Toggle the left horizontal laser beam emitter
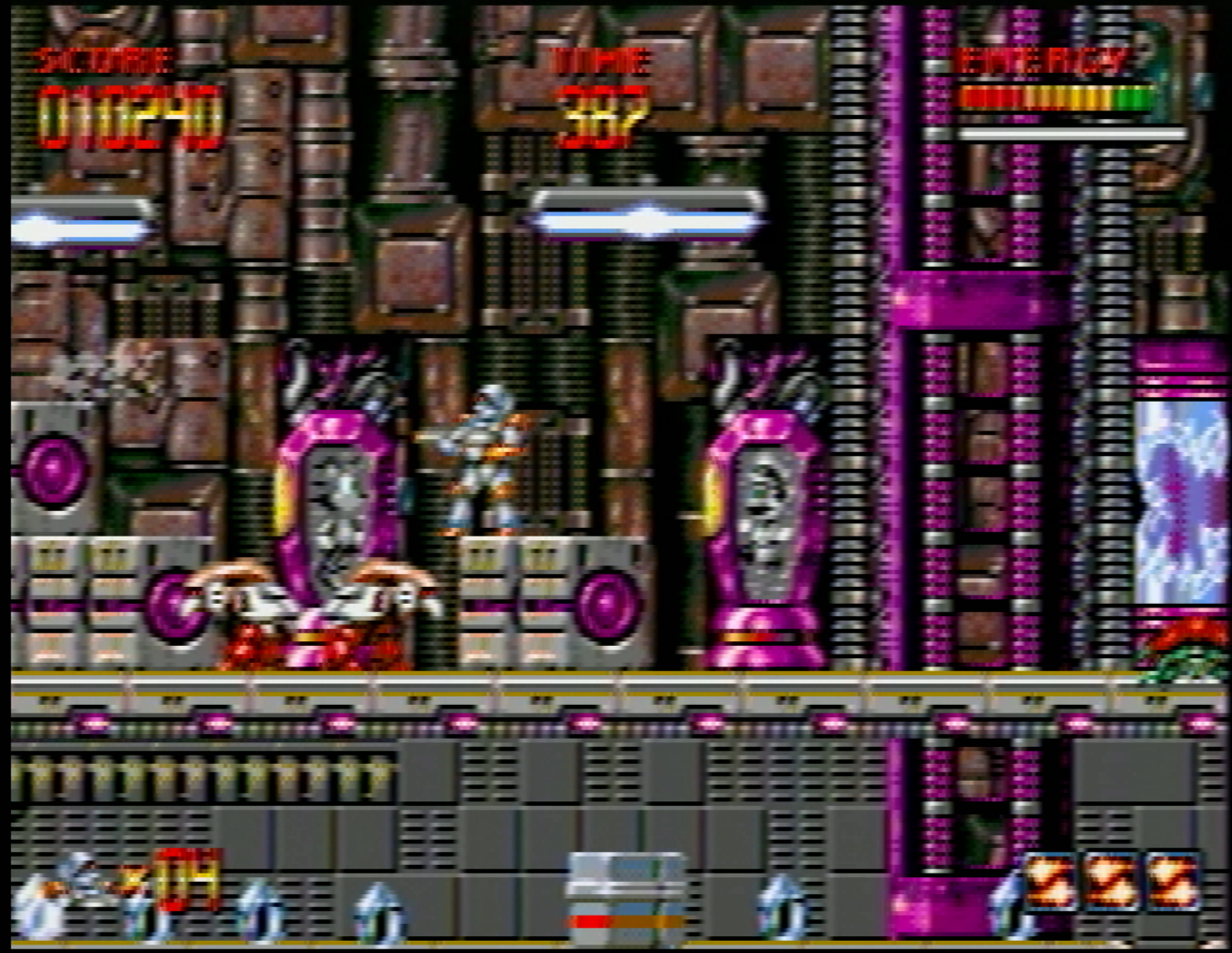 [75, 225]
